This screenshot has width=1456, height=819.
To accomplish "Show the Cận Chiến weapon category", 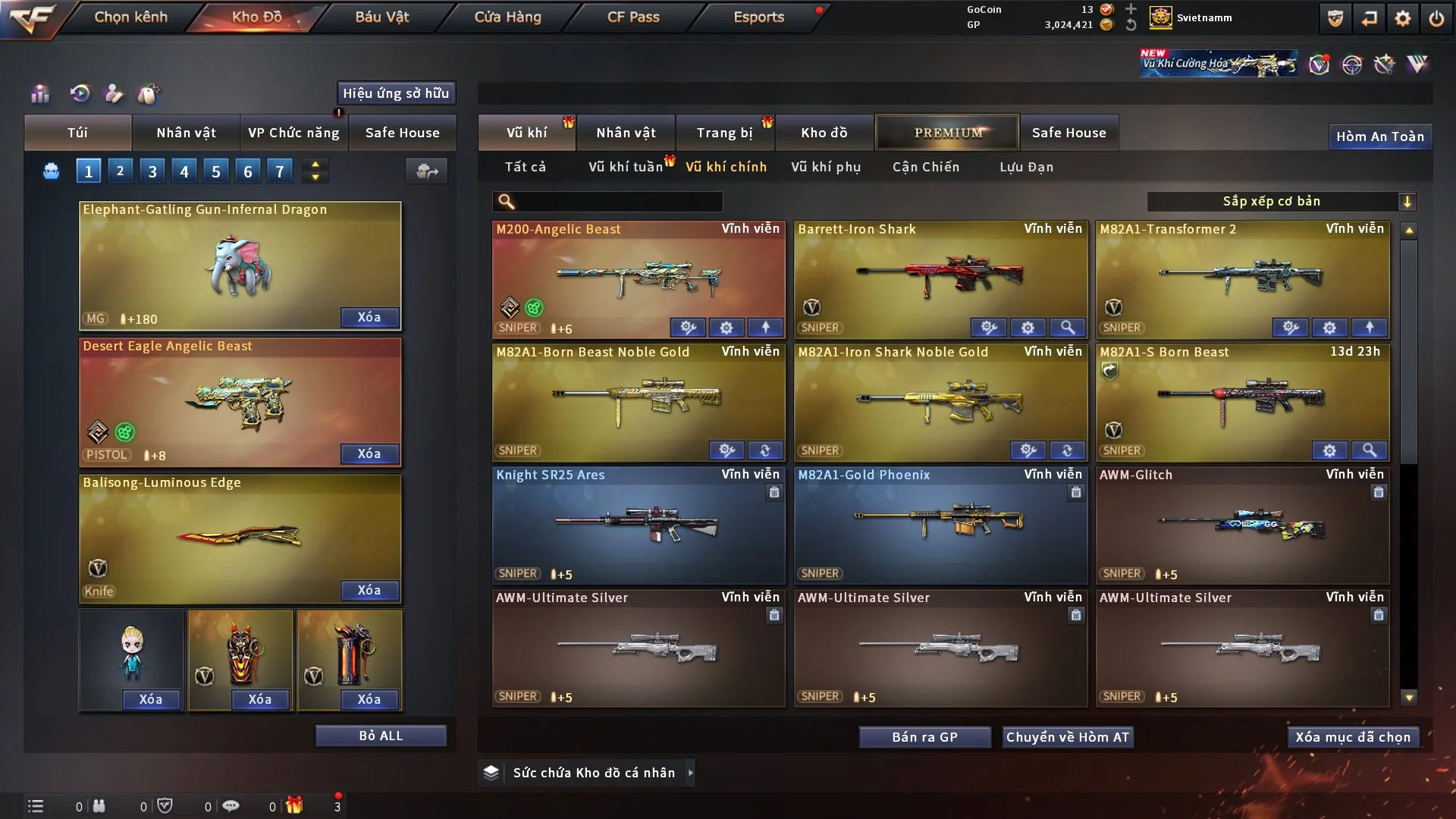I will (x=925, y=167).
